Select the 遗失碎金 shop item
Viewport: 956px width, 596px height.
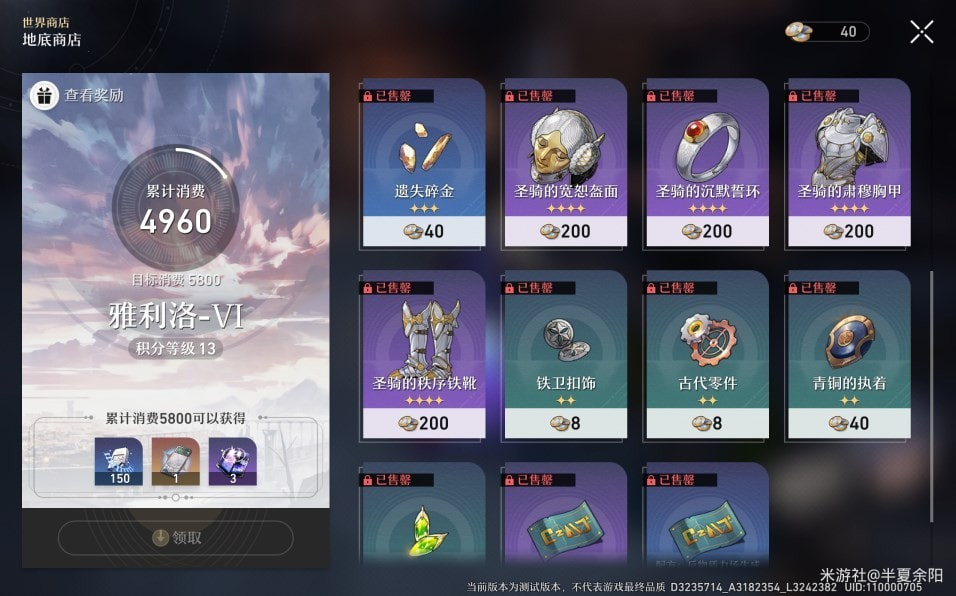point(424,164)
